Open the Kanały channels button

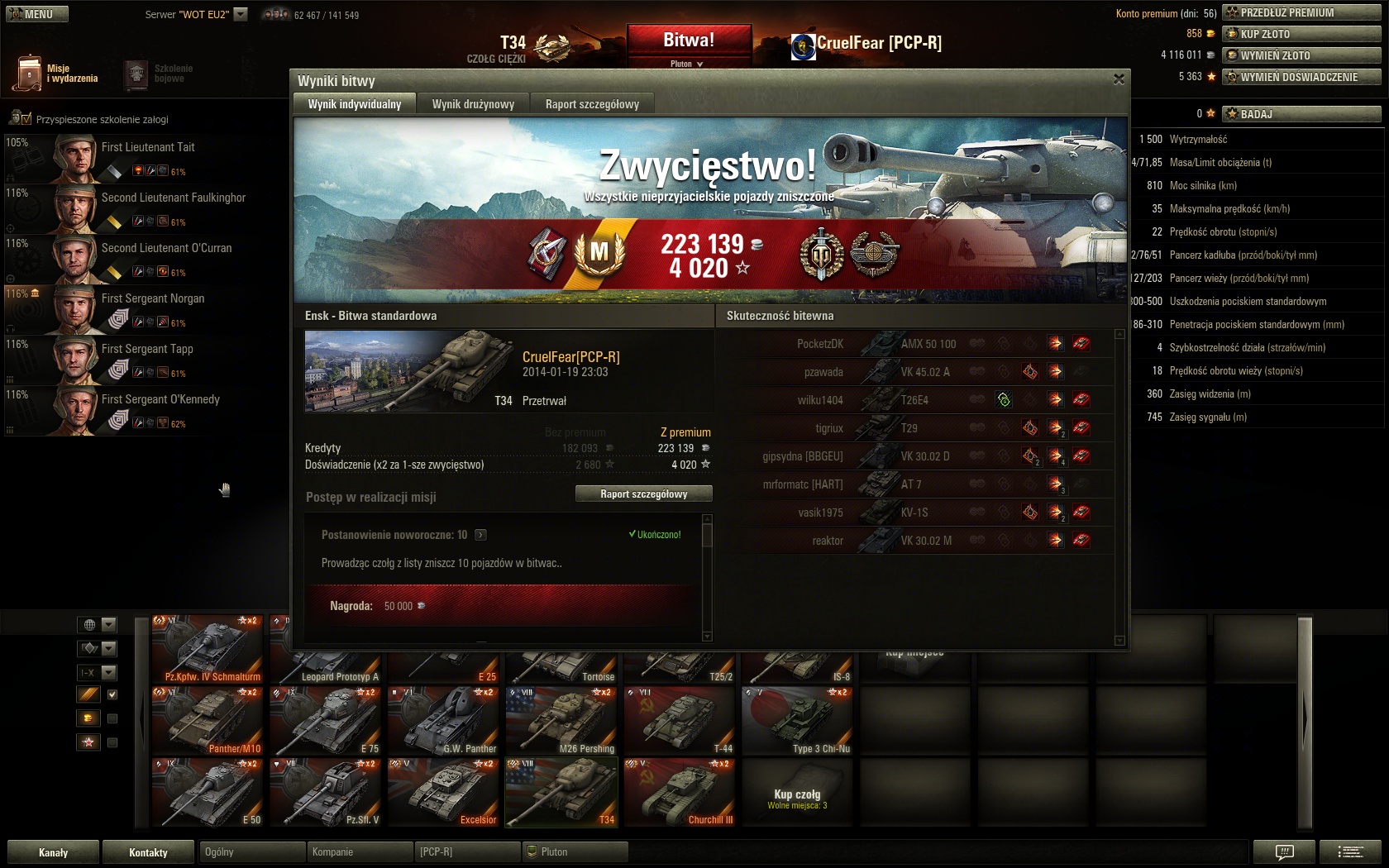[x=54, y=852]
